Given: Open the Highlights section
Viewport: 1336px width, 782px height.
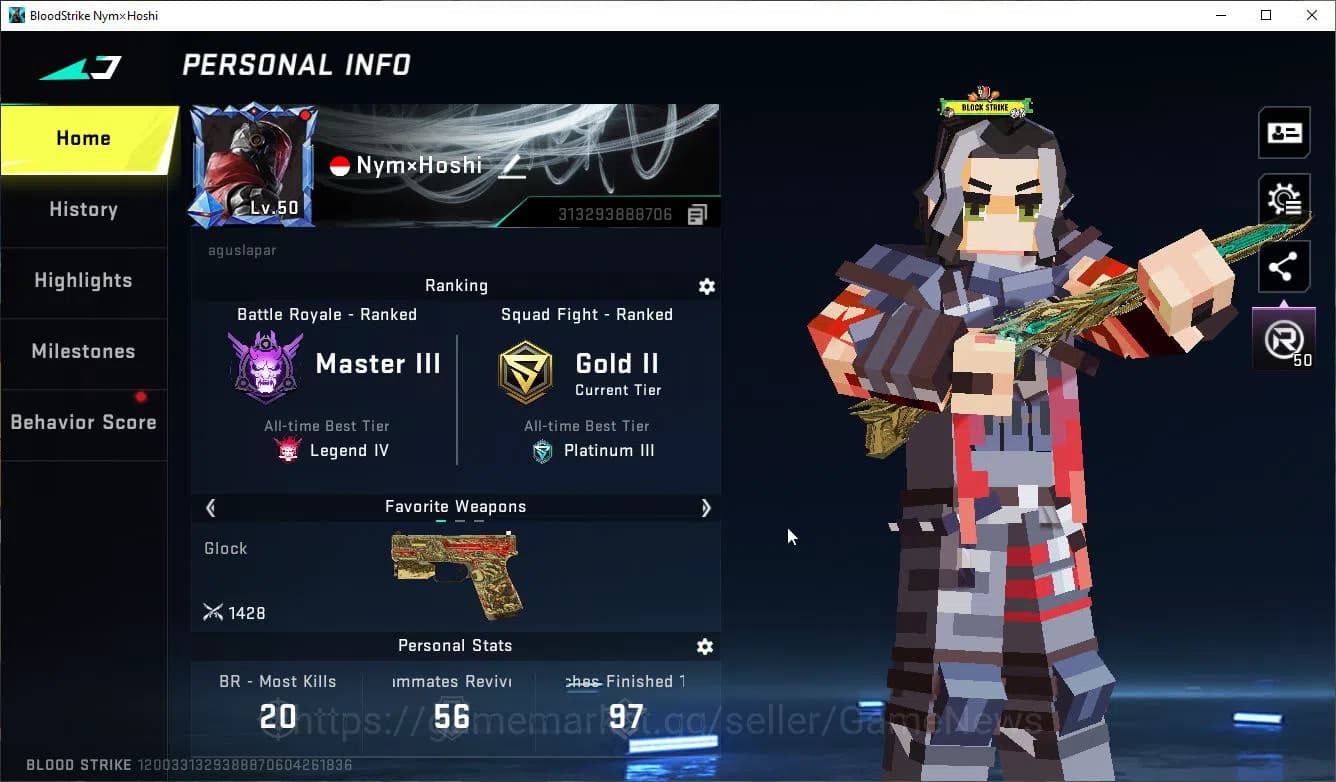Looking at the screenshot, I should tap(83, 281).
